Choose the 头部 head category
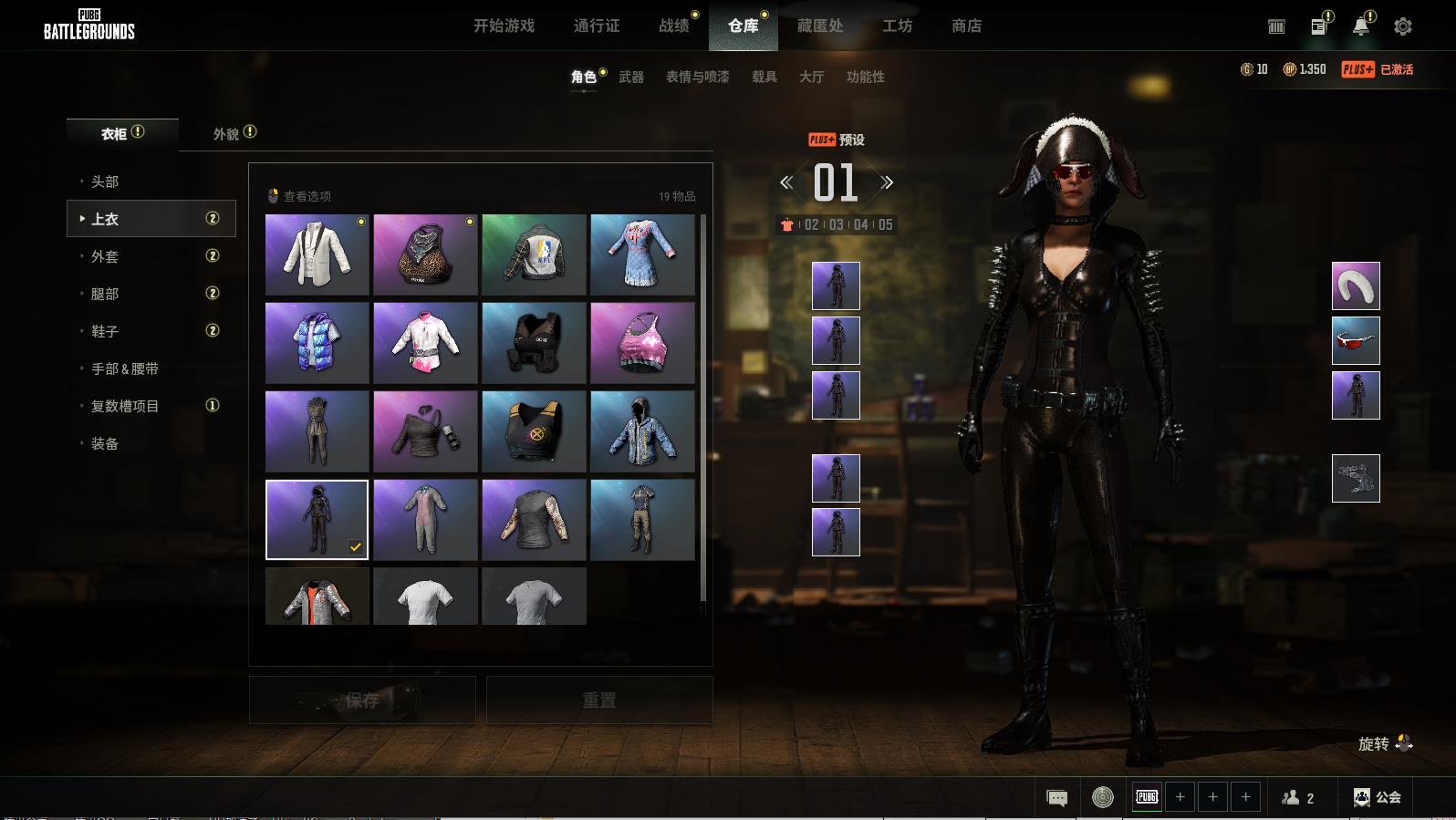Image resolution: width=1456 pixels, height=820 pixels. pyautogui.click(x=105, y=182)
